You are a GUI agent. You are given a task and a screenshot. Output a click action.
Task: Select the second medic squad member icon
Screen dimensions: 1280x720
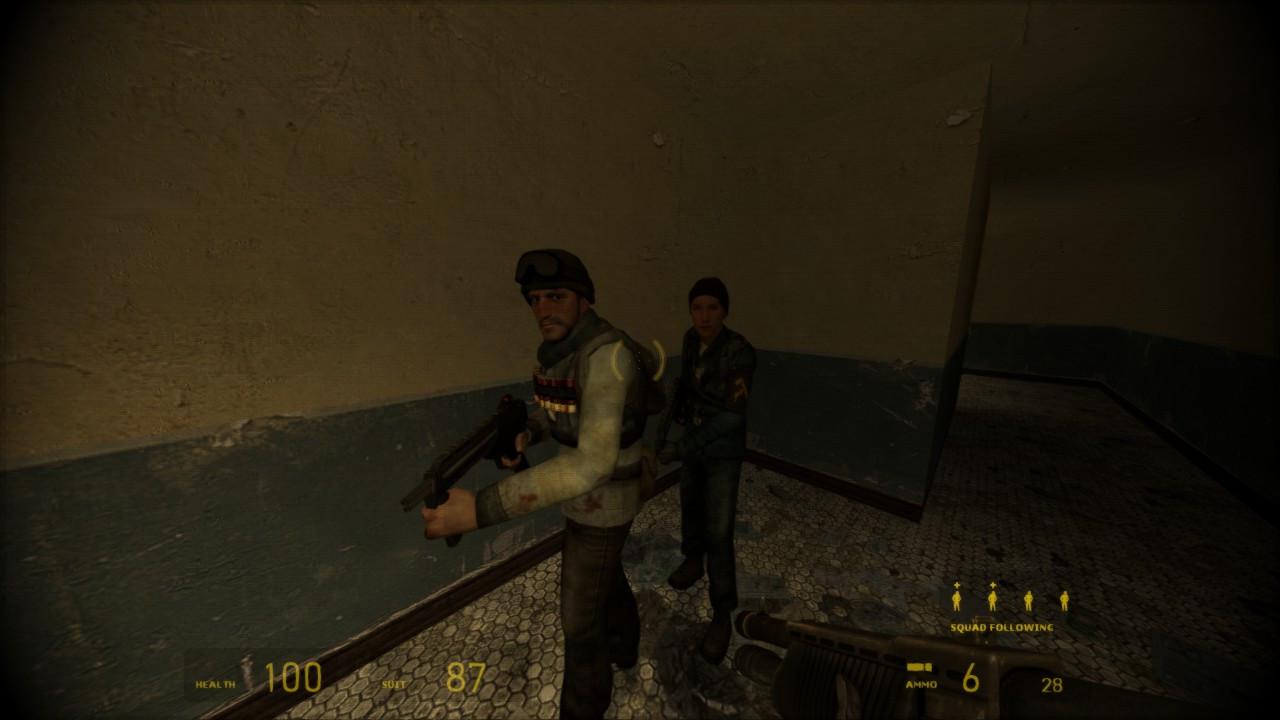tap(993, 601)
